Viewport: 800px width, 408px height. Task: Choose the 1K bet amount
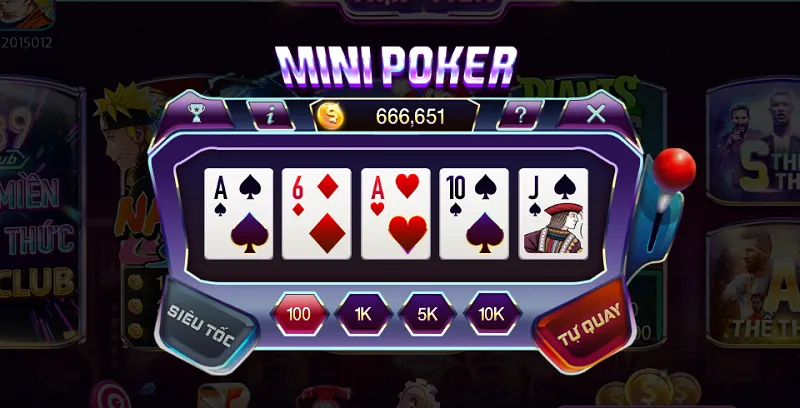point(363,313)
